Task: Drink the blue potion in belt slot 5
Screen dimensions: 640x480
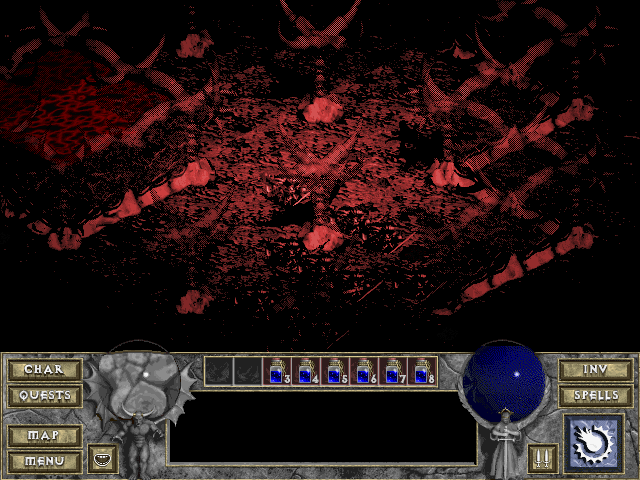Action: tap(335, 371)
